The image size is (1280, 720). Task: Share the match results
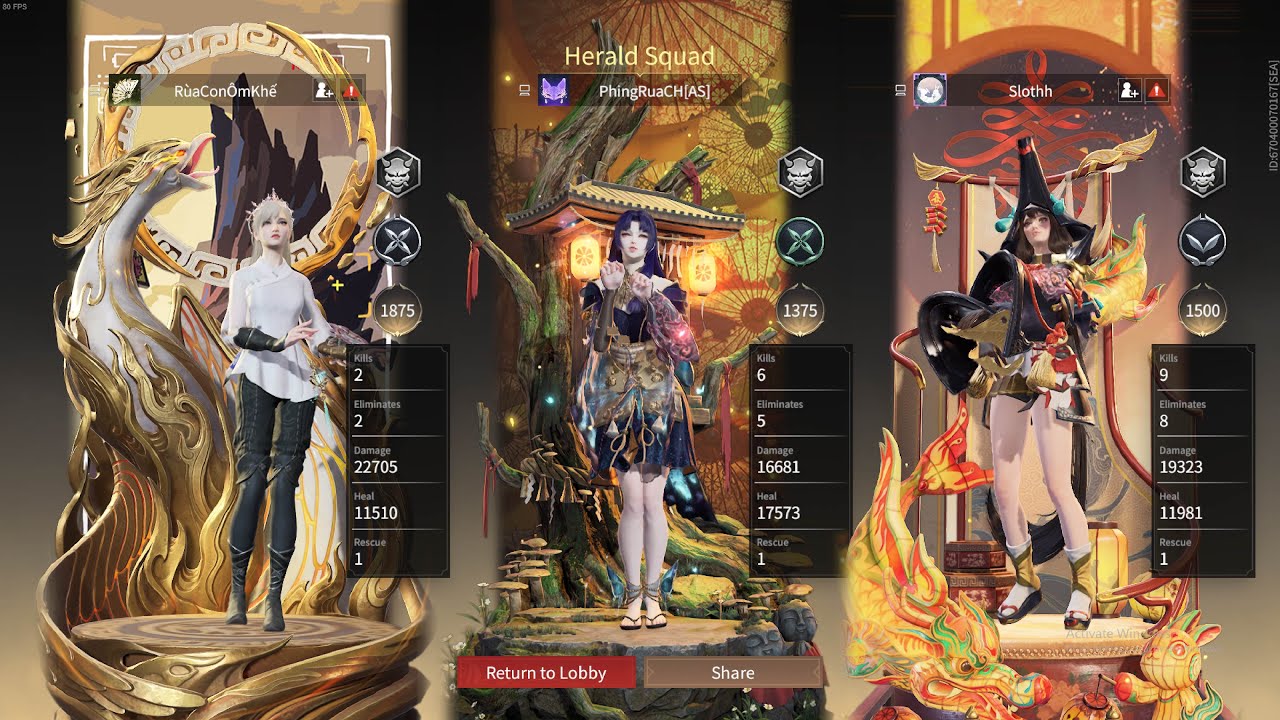(733, 673)
